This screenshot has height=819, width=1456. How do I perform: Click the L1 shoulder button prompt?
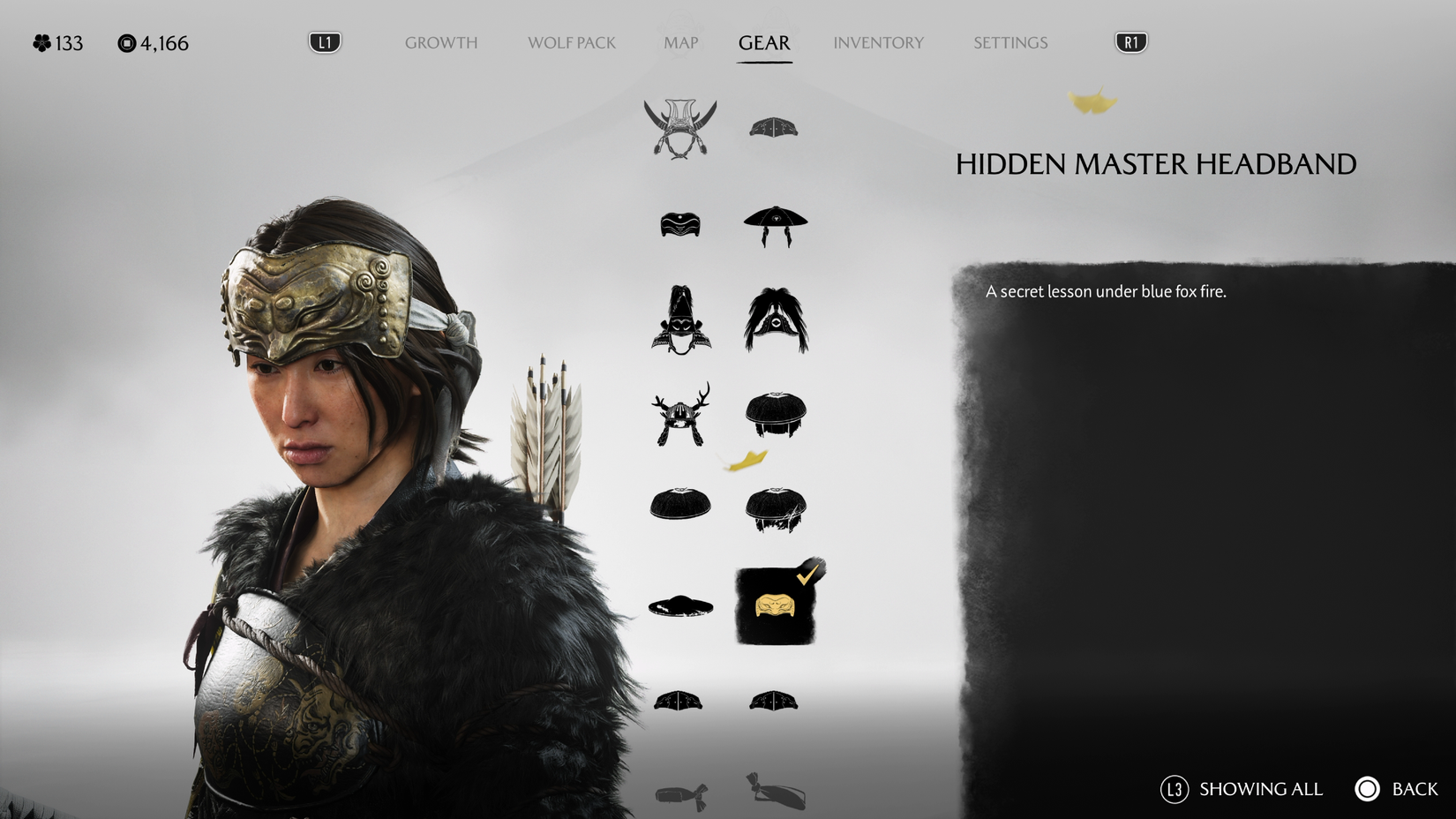click(x=323, y=41)
